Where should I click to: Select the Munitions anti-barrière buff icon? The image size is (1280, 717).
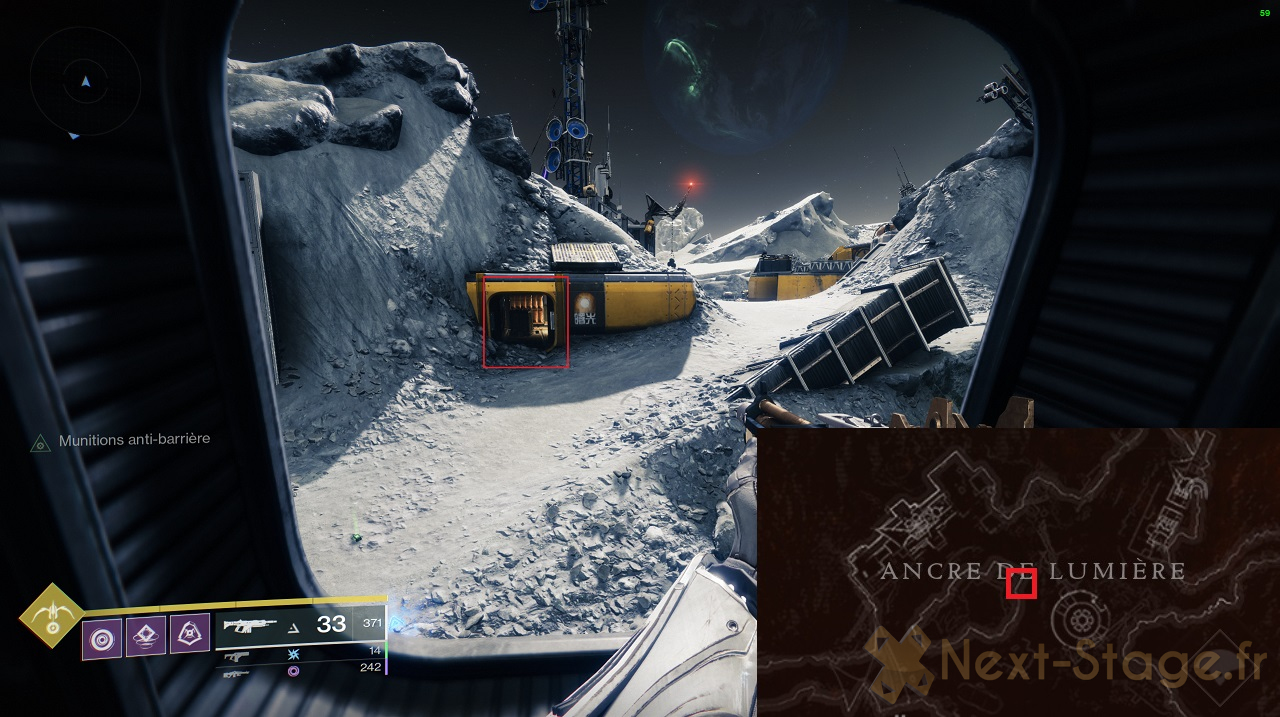click(40, 442)
